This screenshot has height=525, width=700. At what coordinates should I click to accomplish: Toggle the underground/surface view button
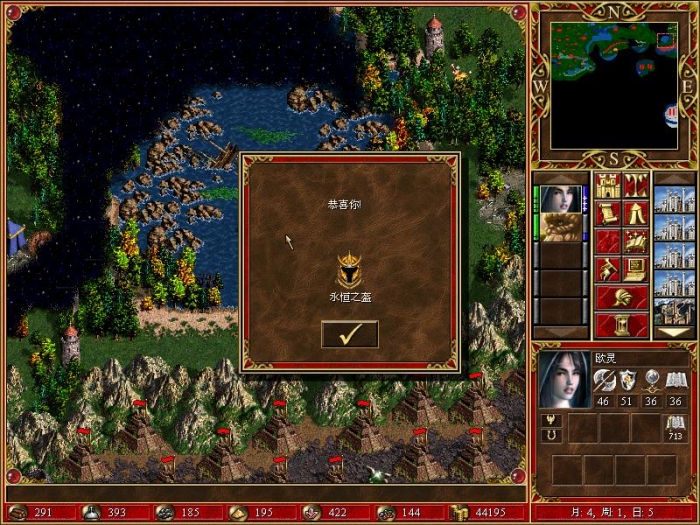pos(636,185)
